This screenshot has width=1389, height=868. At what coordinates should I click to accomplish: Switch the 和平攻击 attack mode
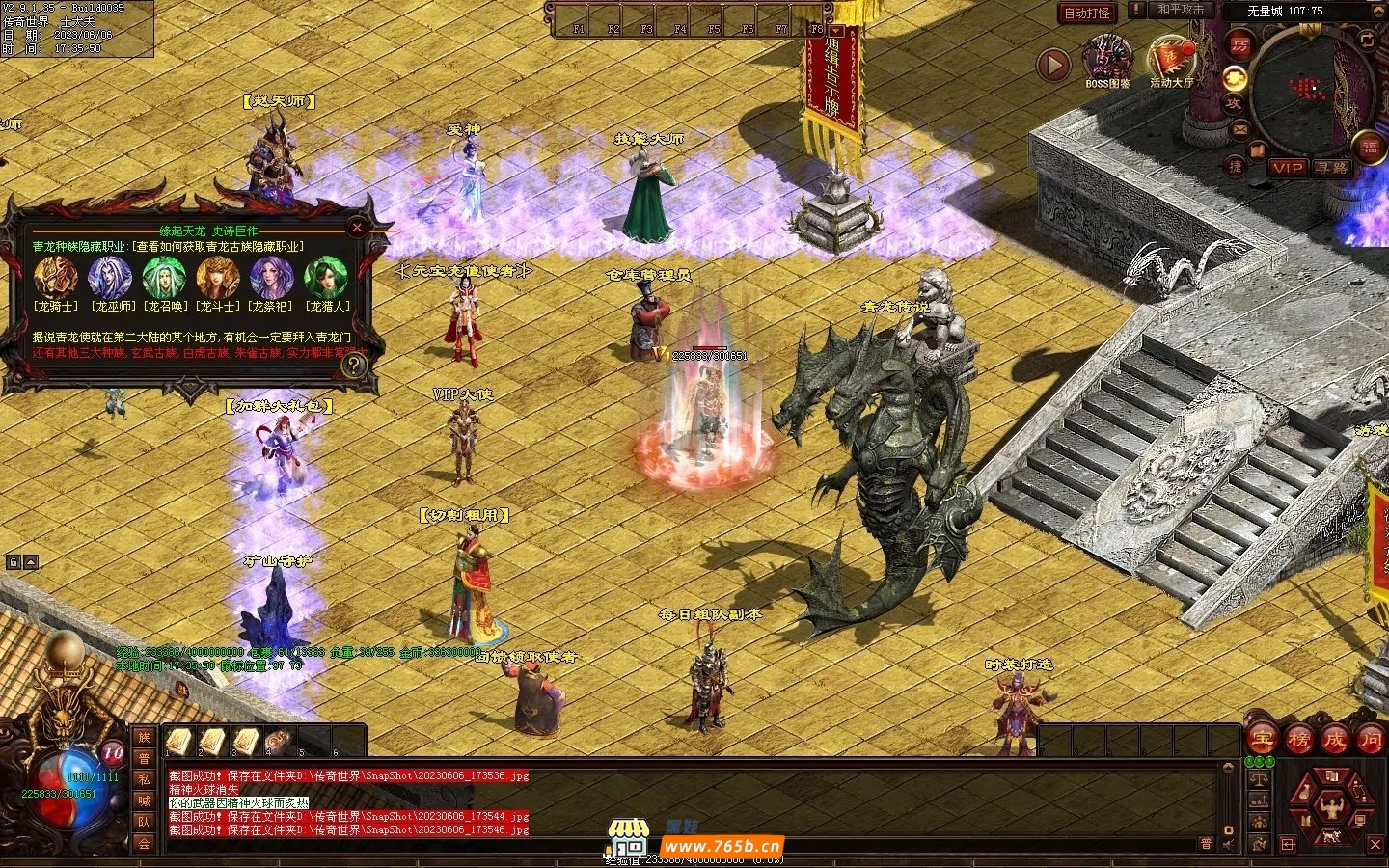[1180, 10]
